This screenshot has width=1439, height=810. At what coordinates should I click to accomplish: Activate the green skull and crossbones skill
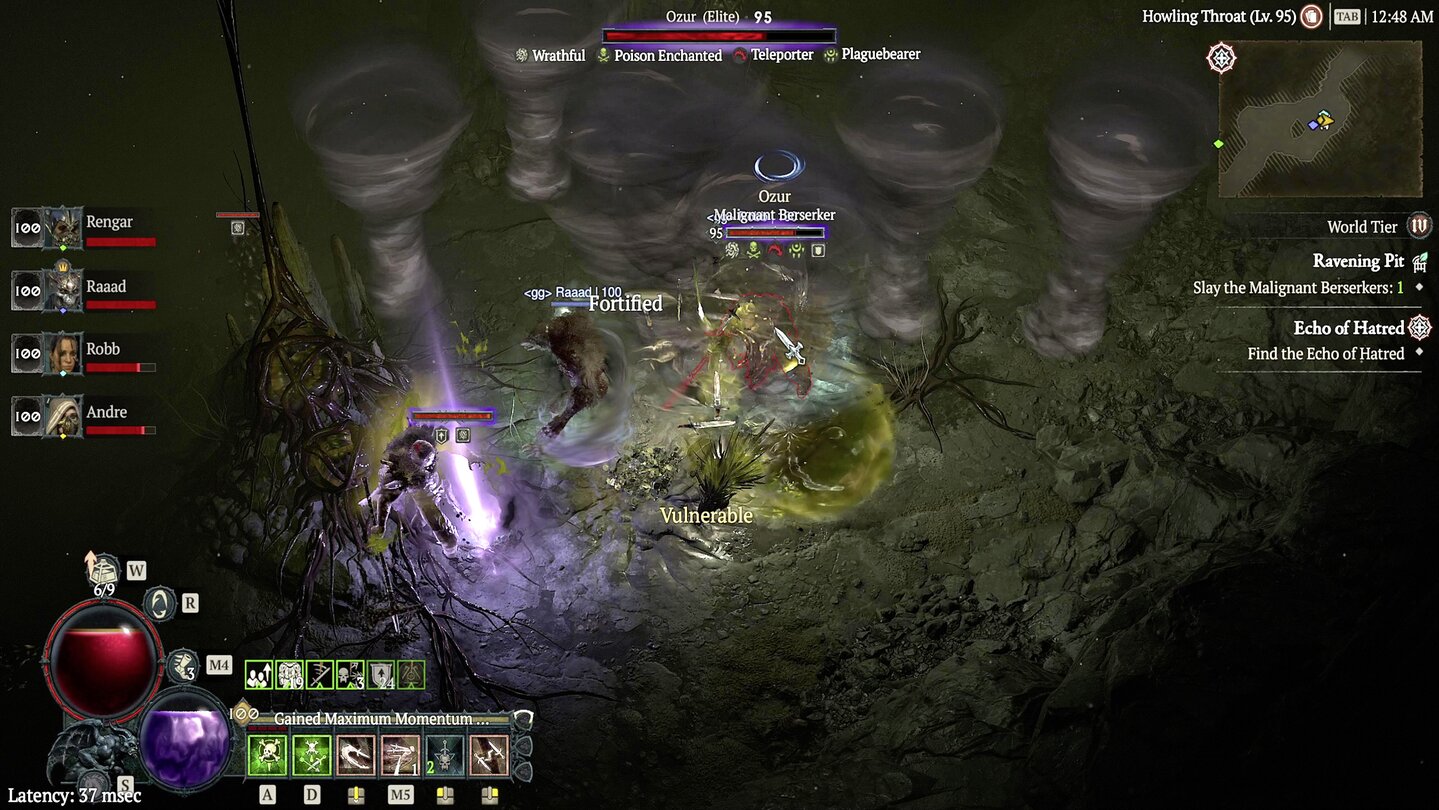(268, 756)
